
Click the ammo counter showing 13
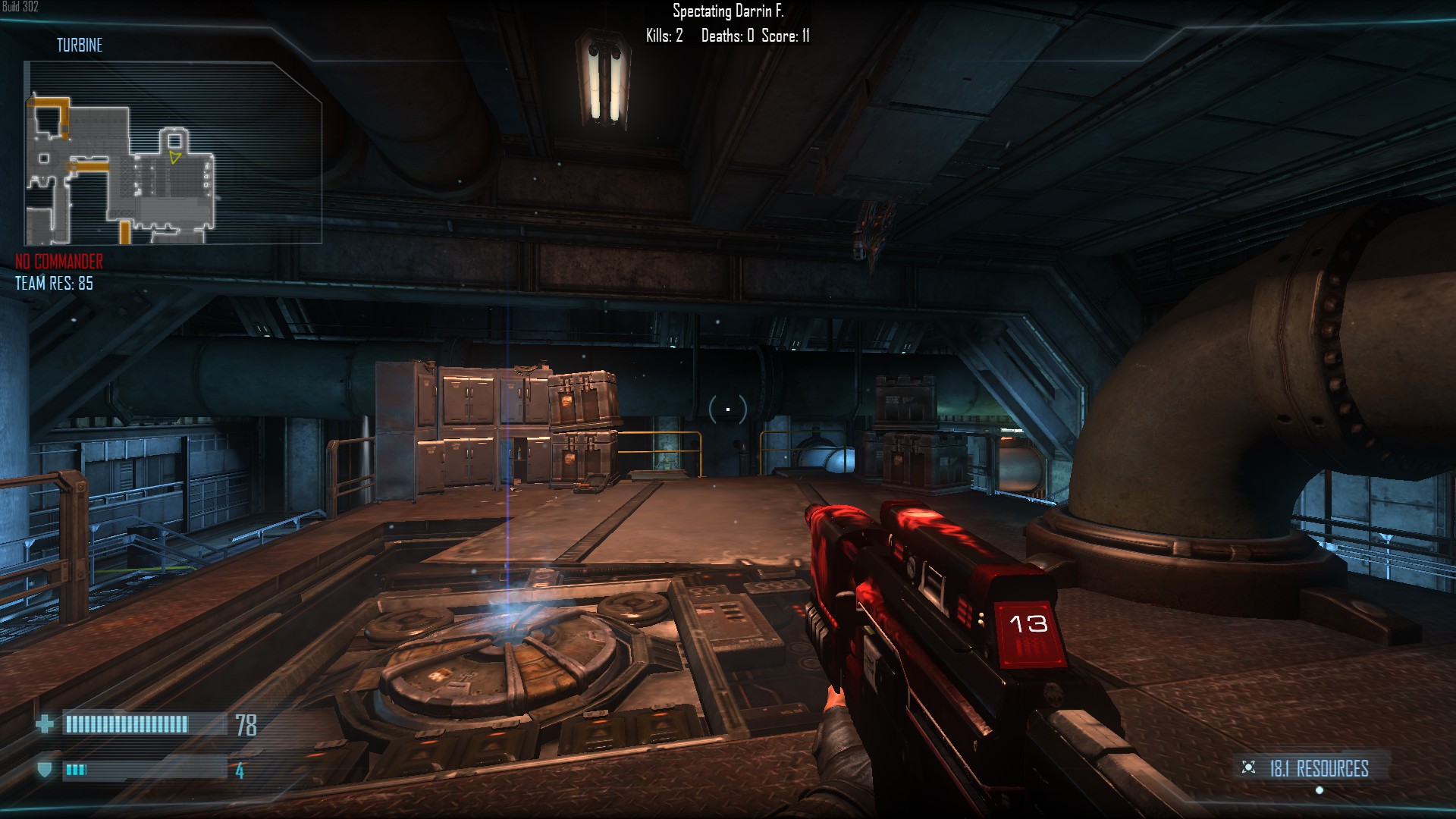1029,622
